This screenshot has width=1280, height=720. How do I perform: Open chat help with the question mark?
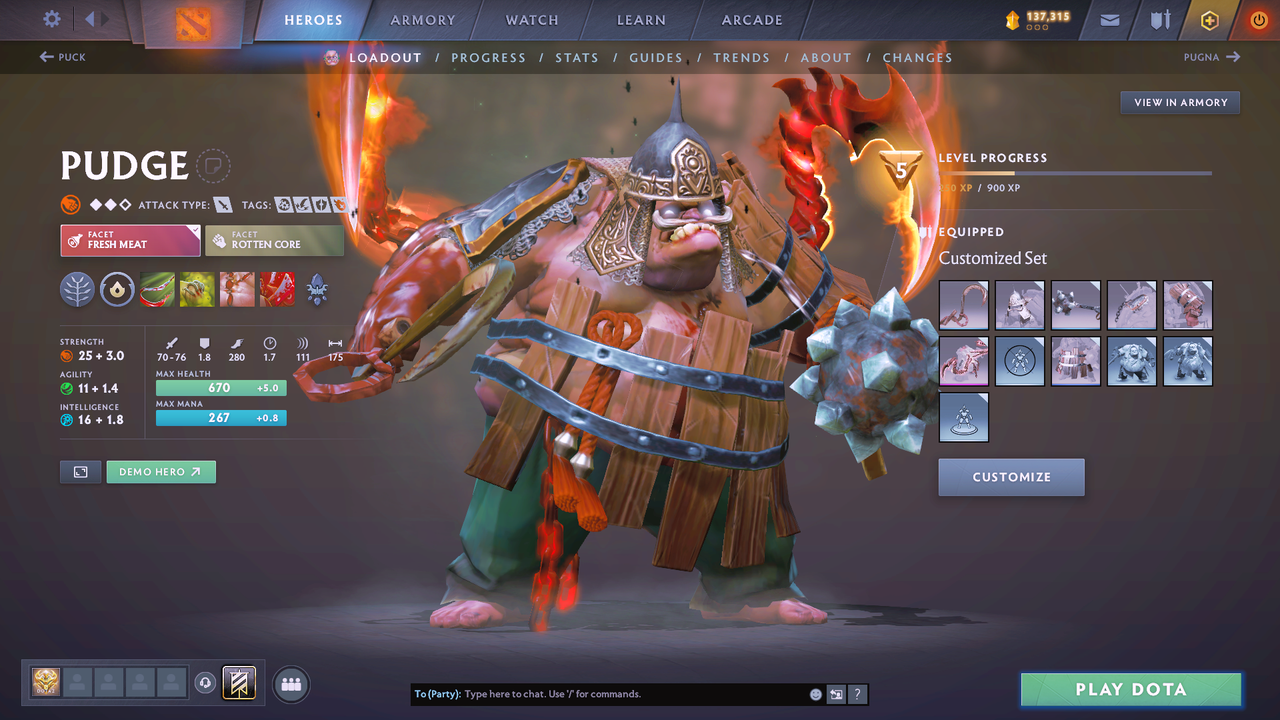point(857,693)
